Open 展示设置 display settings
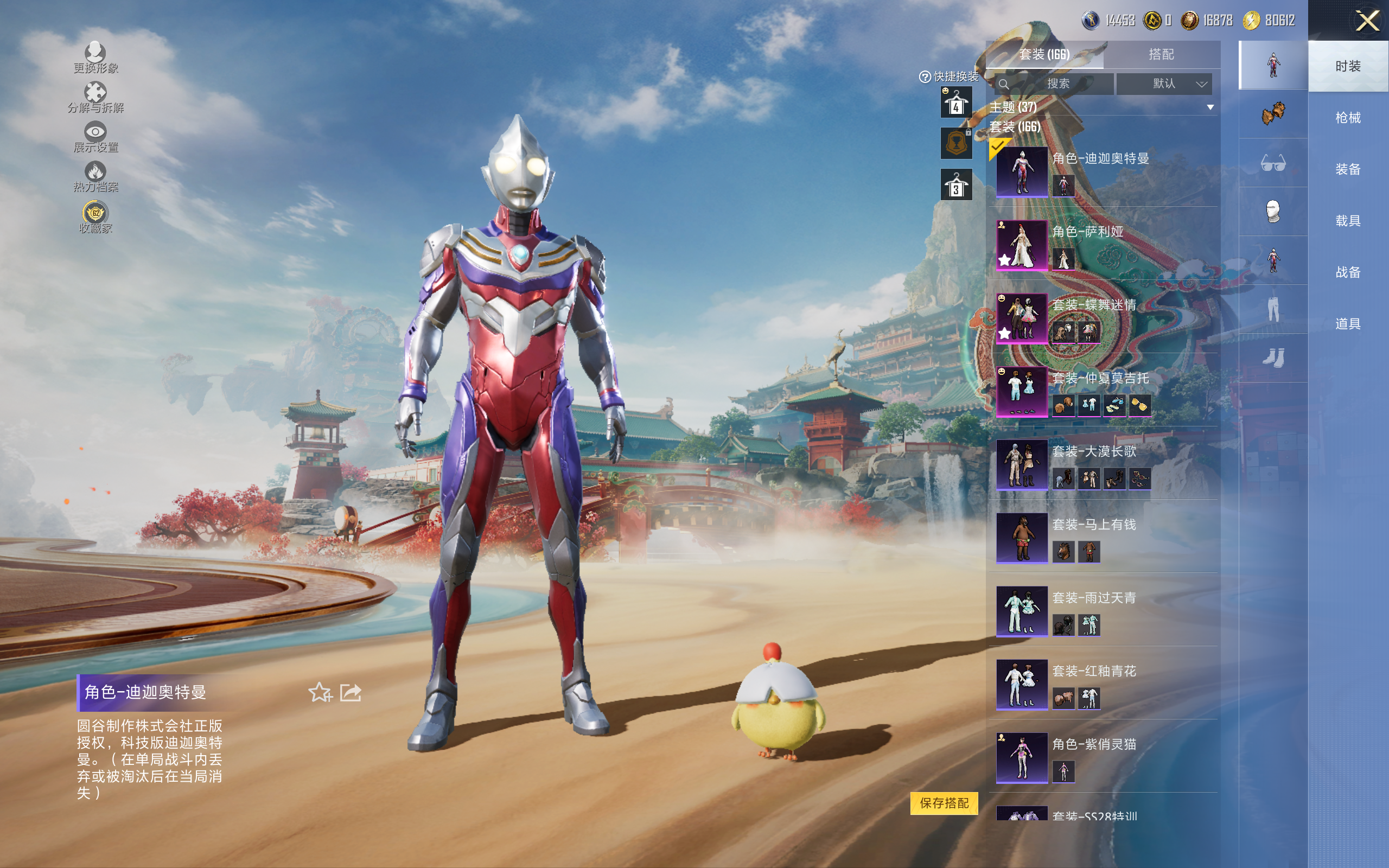Image resolution: width=1389 pixels, height=868 pixels. coord(95,137)
